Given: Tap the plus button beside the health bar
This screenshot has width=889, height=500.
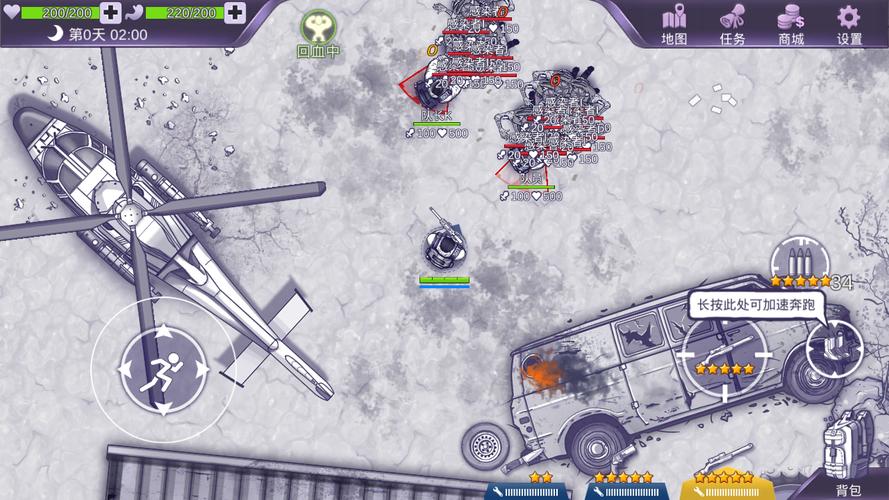Looking at the screenshot, I should [x=110, y=13].
